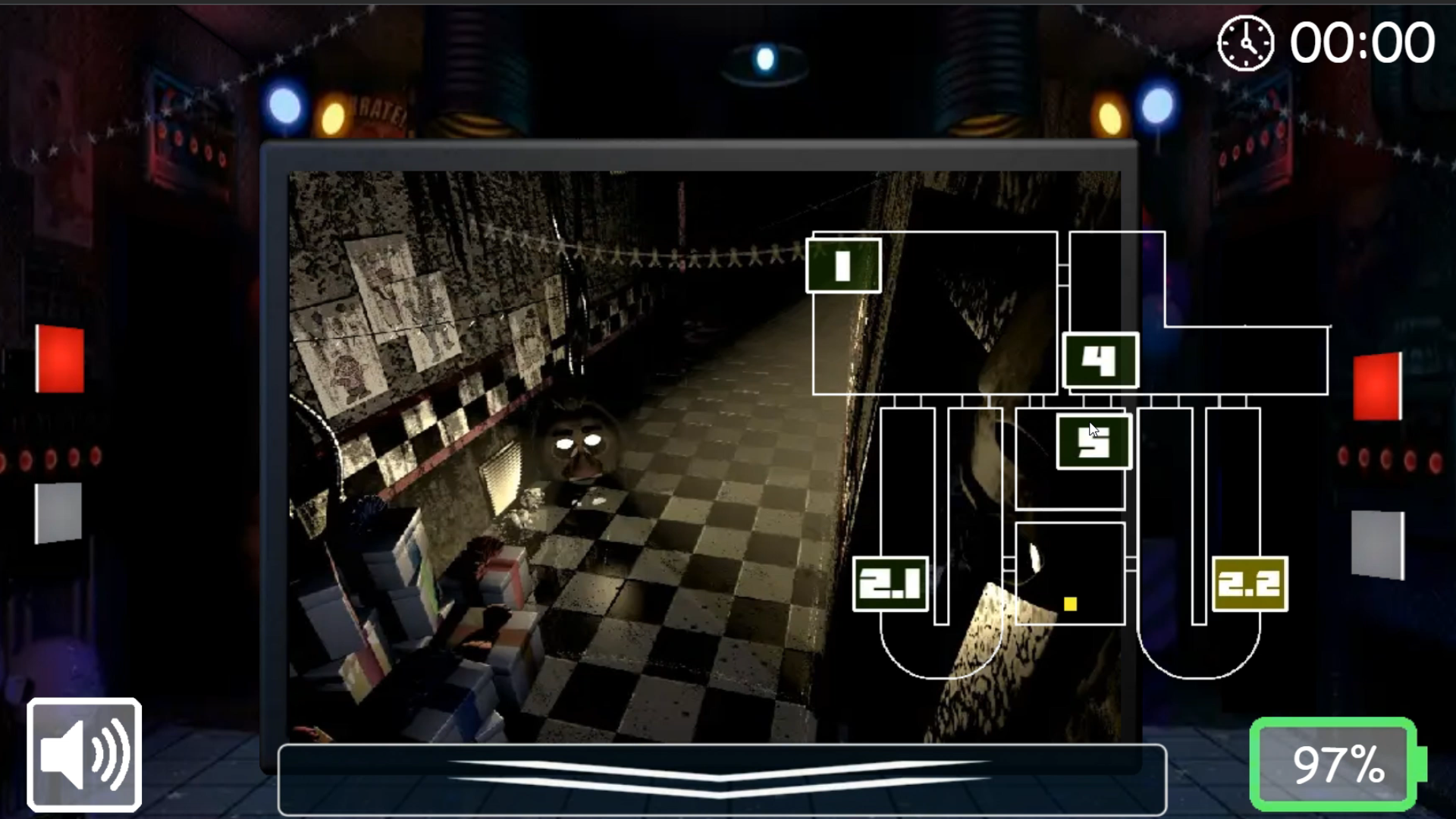Switch to the 2.1 vent camera tab
This screenshot has width=1456, height=819.
pyautogui.click(x=890, y=582)
